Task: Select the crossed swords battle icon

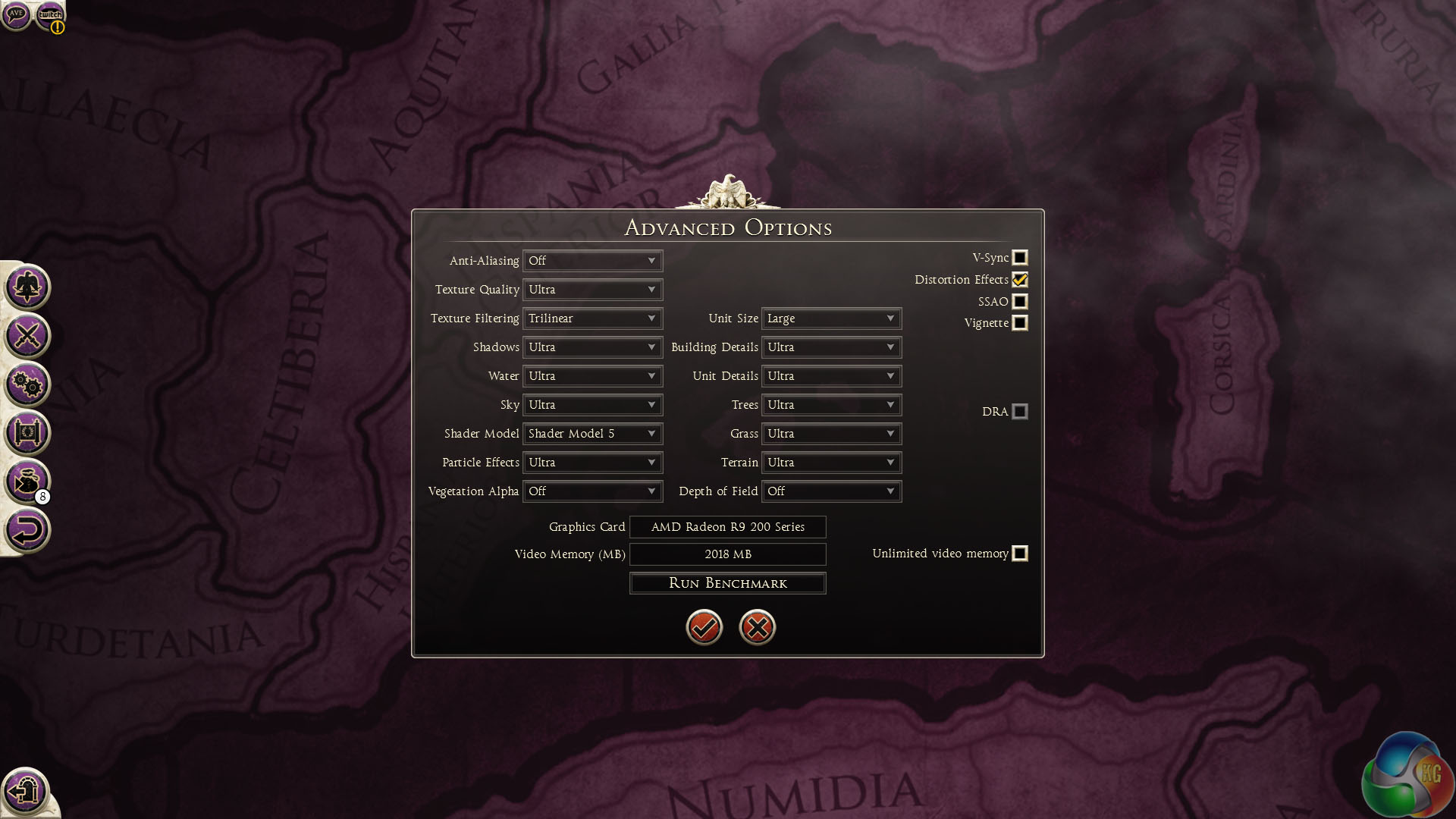Action: 27,336
